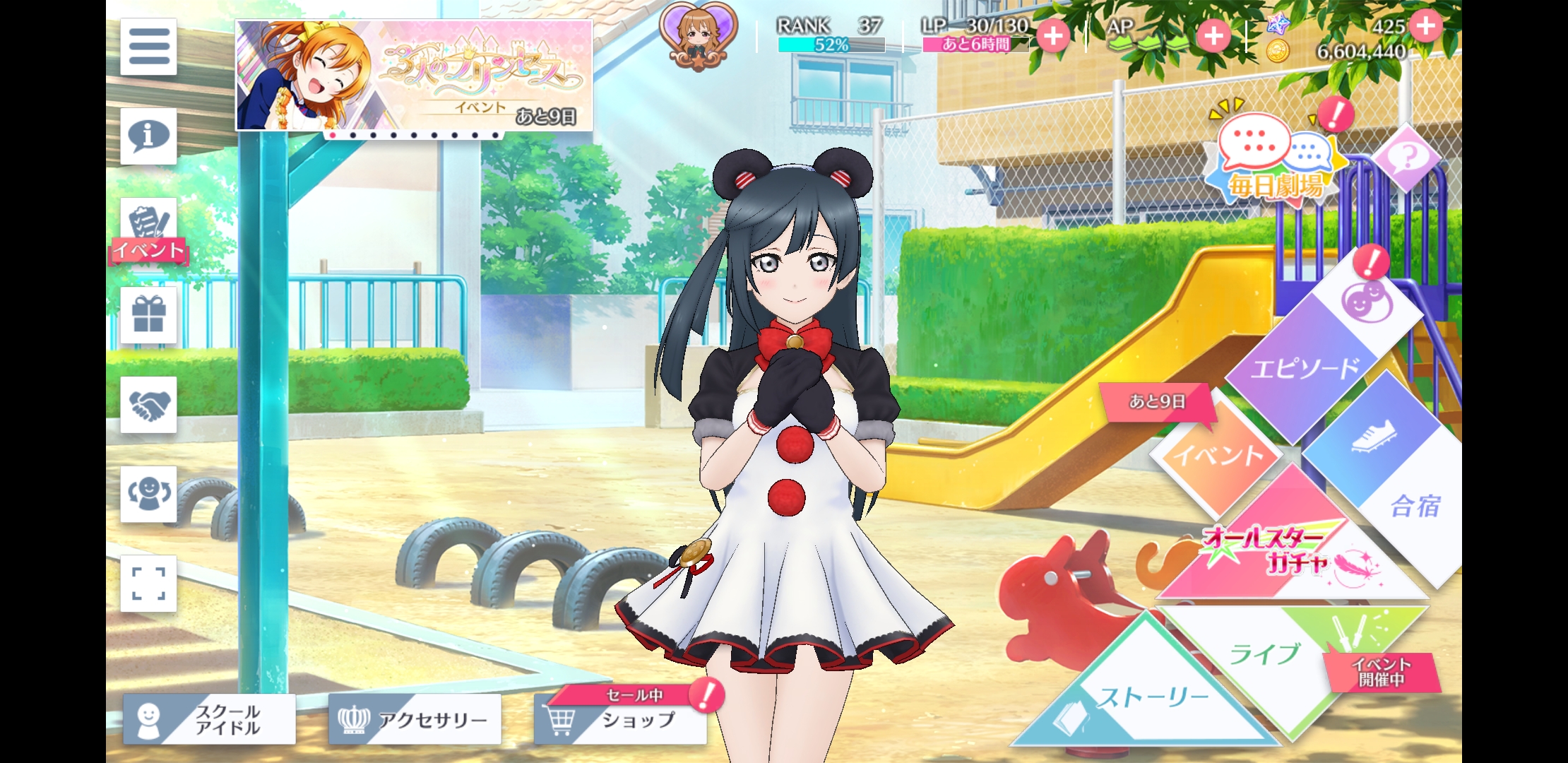Open the present box gift icon
Viewport: 1568px width, 763px height.
(148, 315)
